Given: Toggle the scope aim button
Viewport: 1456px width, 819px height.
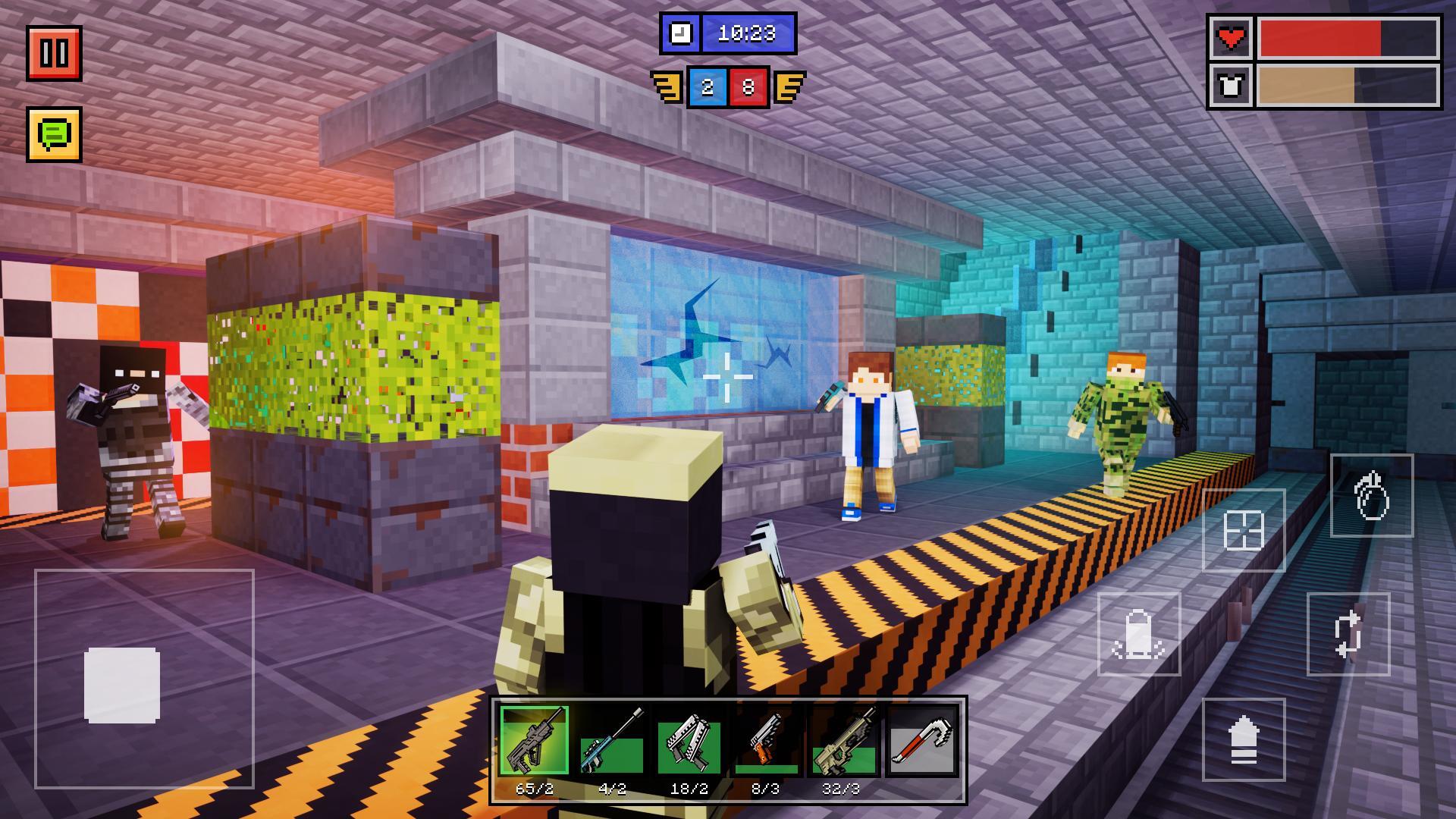Looking at the screenshot, I should point(1244,530).
